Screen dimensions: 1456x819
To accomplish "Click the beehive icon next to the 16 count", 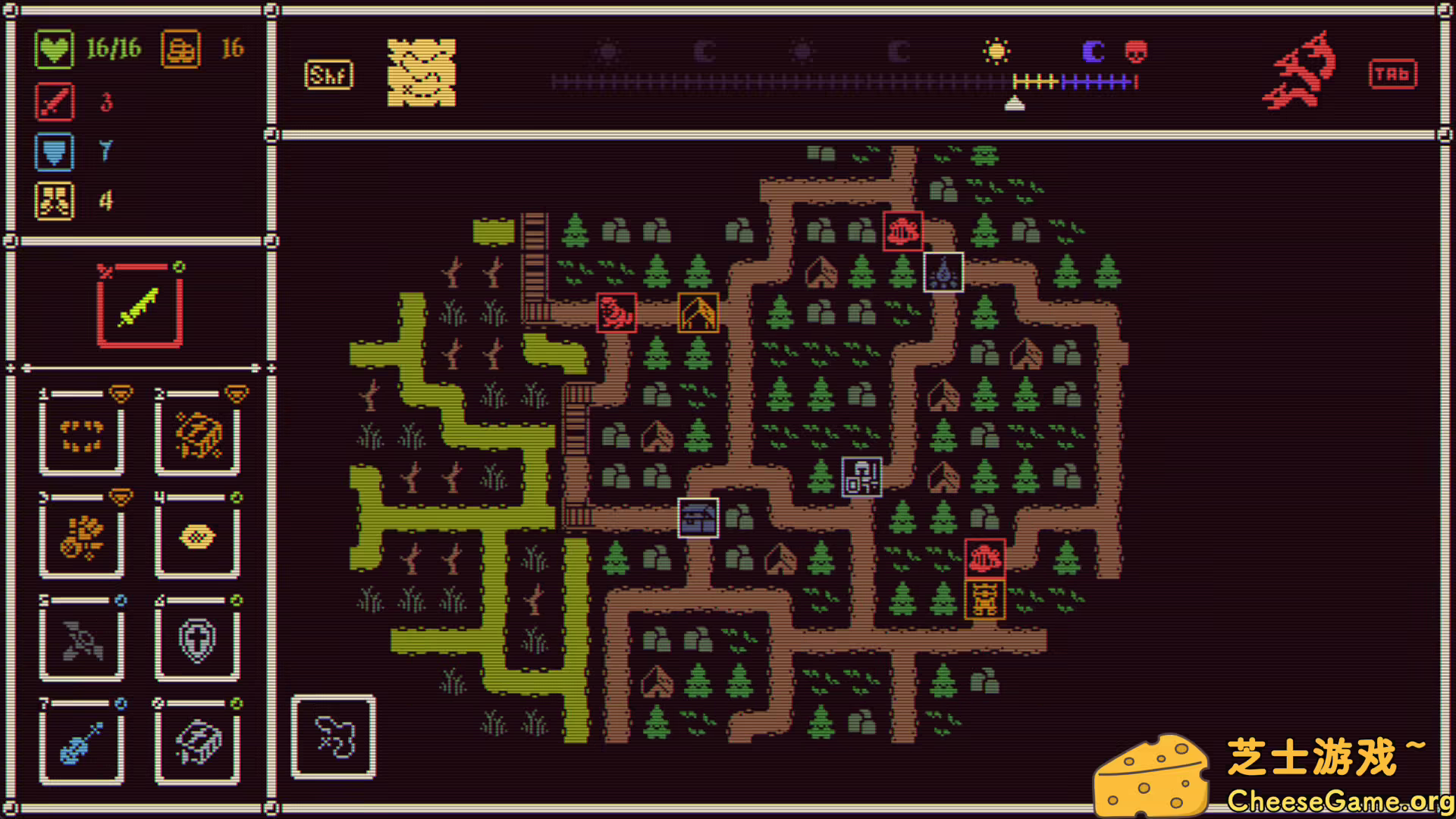I will (x=180, y=48).
